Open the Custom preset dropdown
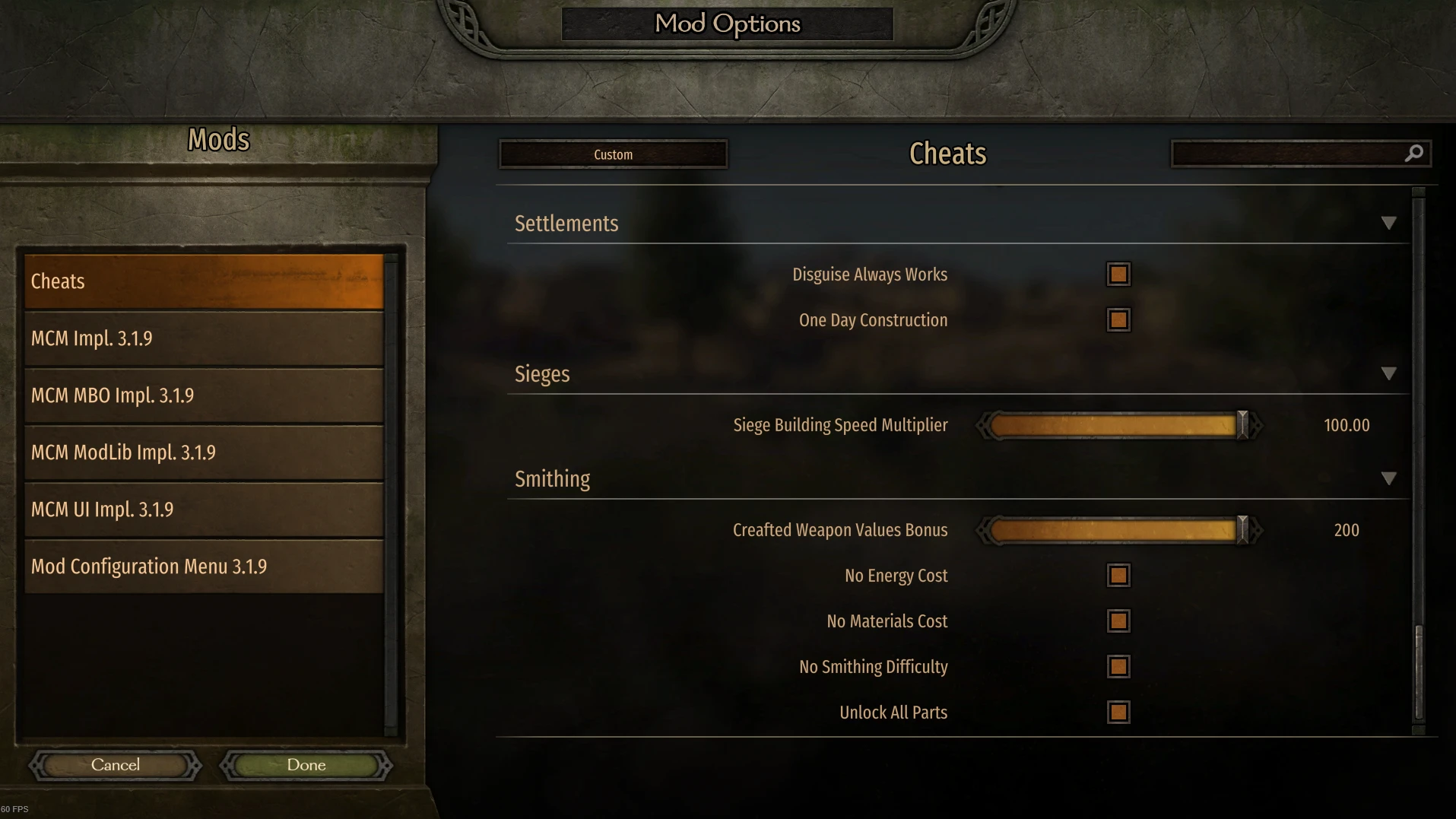 [x=613, y=154]
